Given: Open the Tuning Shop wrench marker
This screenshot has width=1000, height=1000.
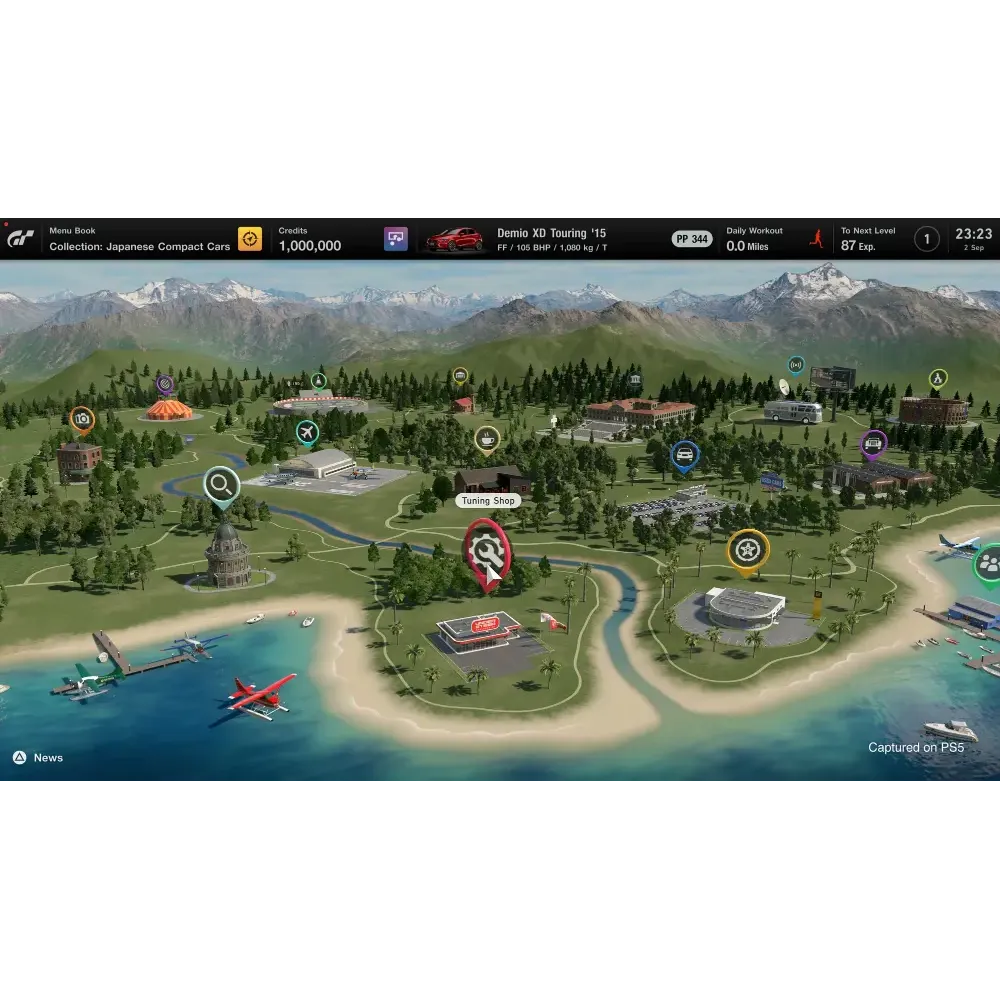Looking at the screenshot, I should coord(486,549).
